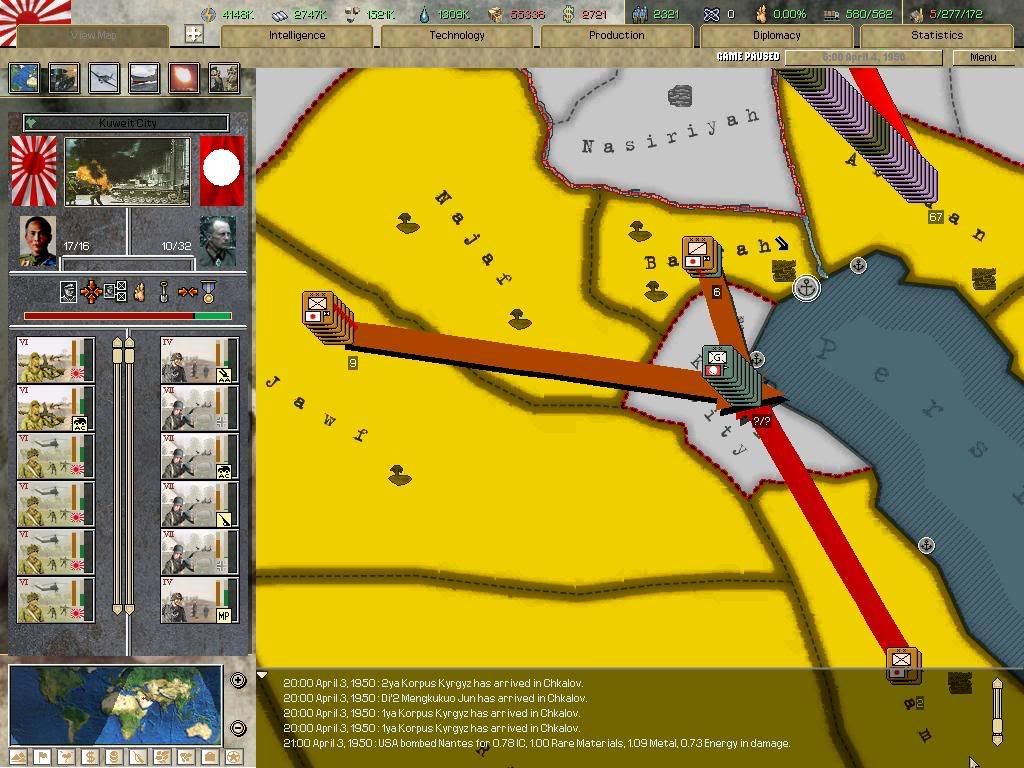Click the Japanese commander portrait
Screen dimensions: 1024x768
click(38, 241)
